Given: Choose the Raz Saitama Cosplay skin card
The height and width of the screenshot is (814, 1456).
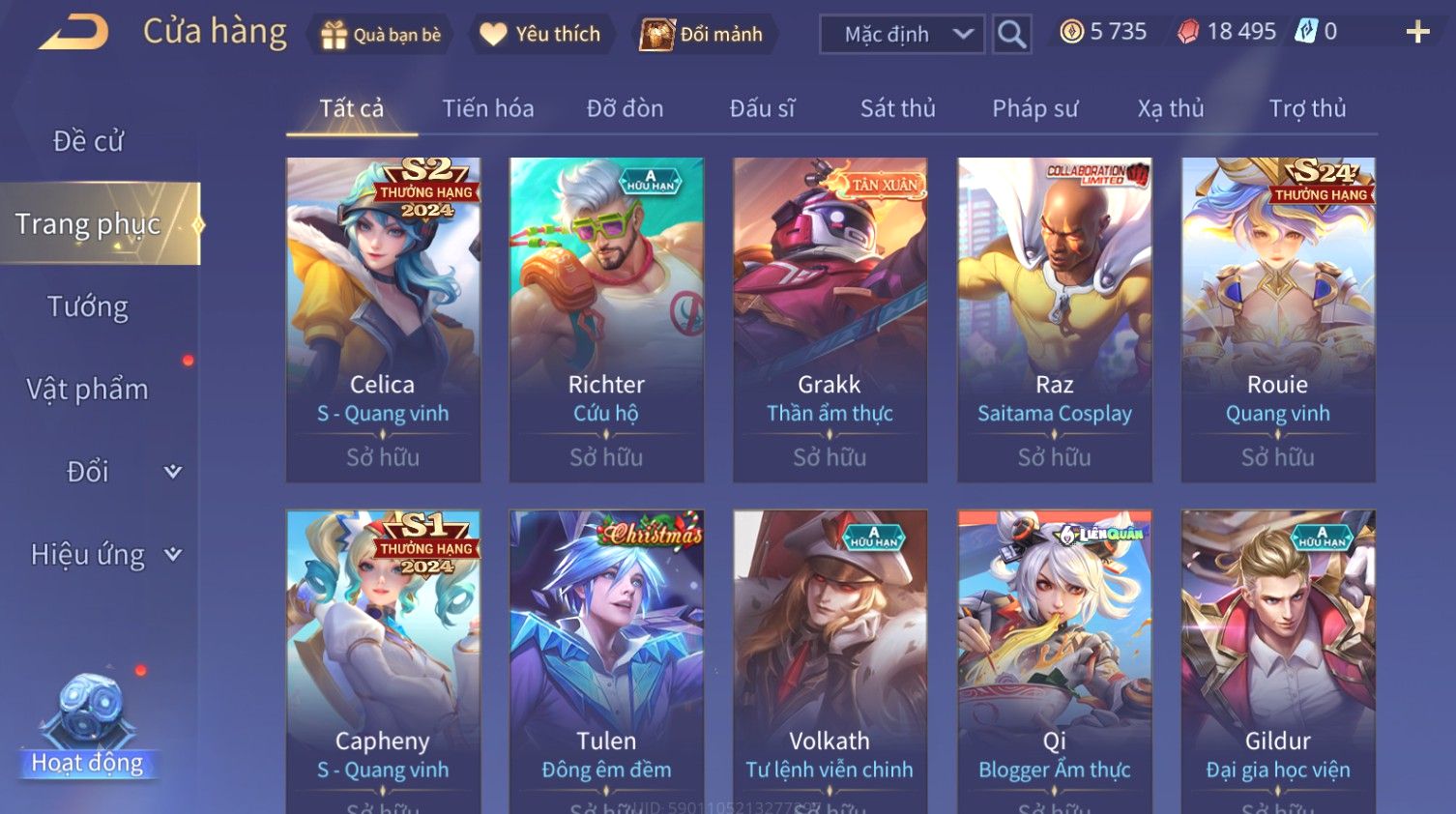Looking at the screenshot, I should coord(1054,319).
